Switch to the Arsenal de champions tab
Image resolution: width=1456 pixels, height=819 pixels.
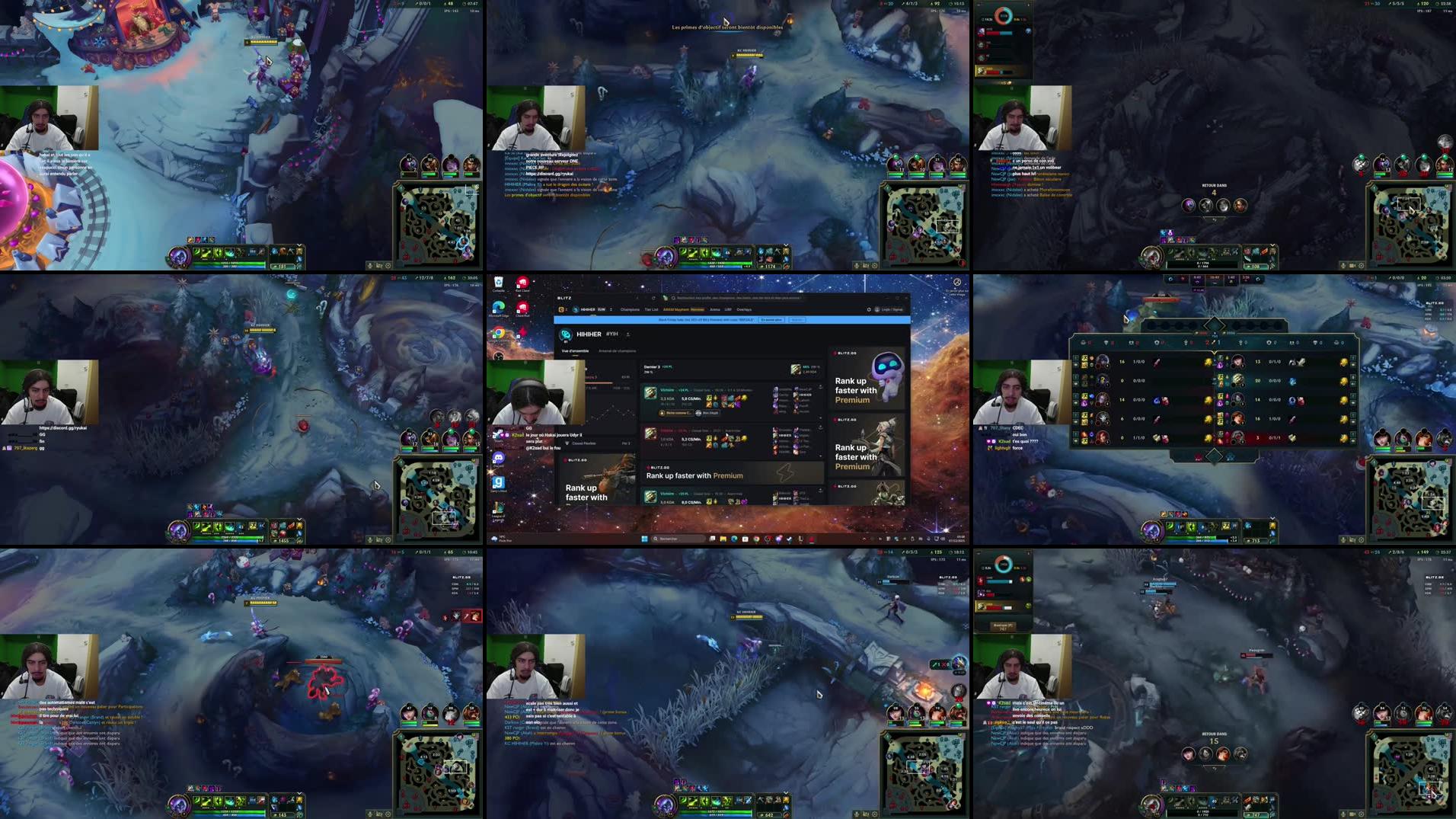617,351
